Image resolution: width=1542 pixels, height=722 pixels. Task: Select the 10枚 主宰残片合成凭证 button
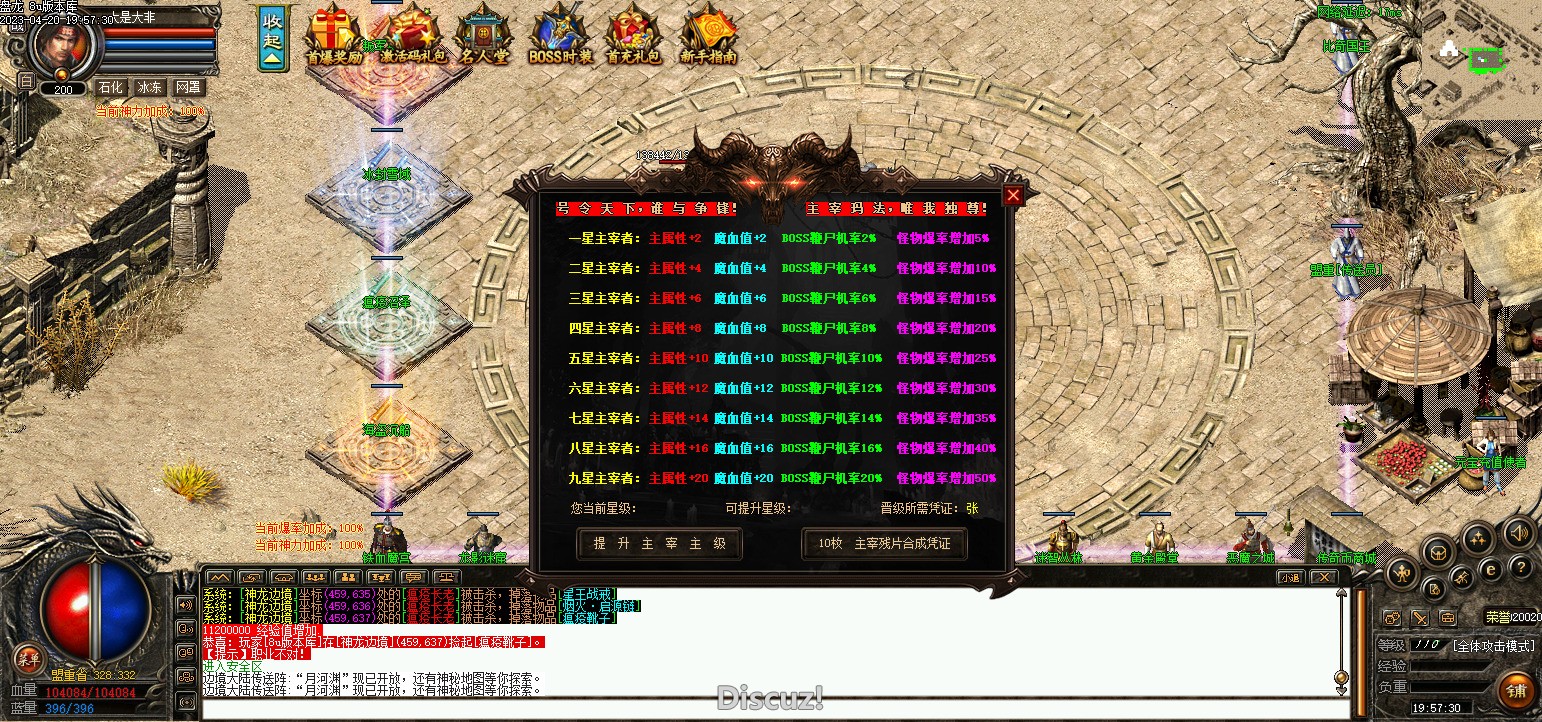click(884, 544)
